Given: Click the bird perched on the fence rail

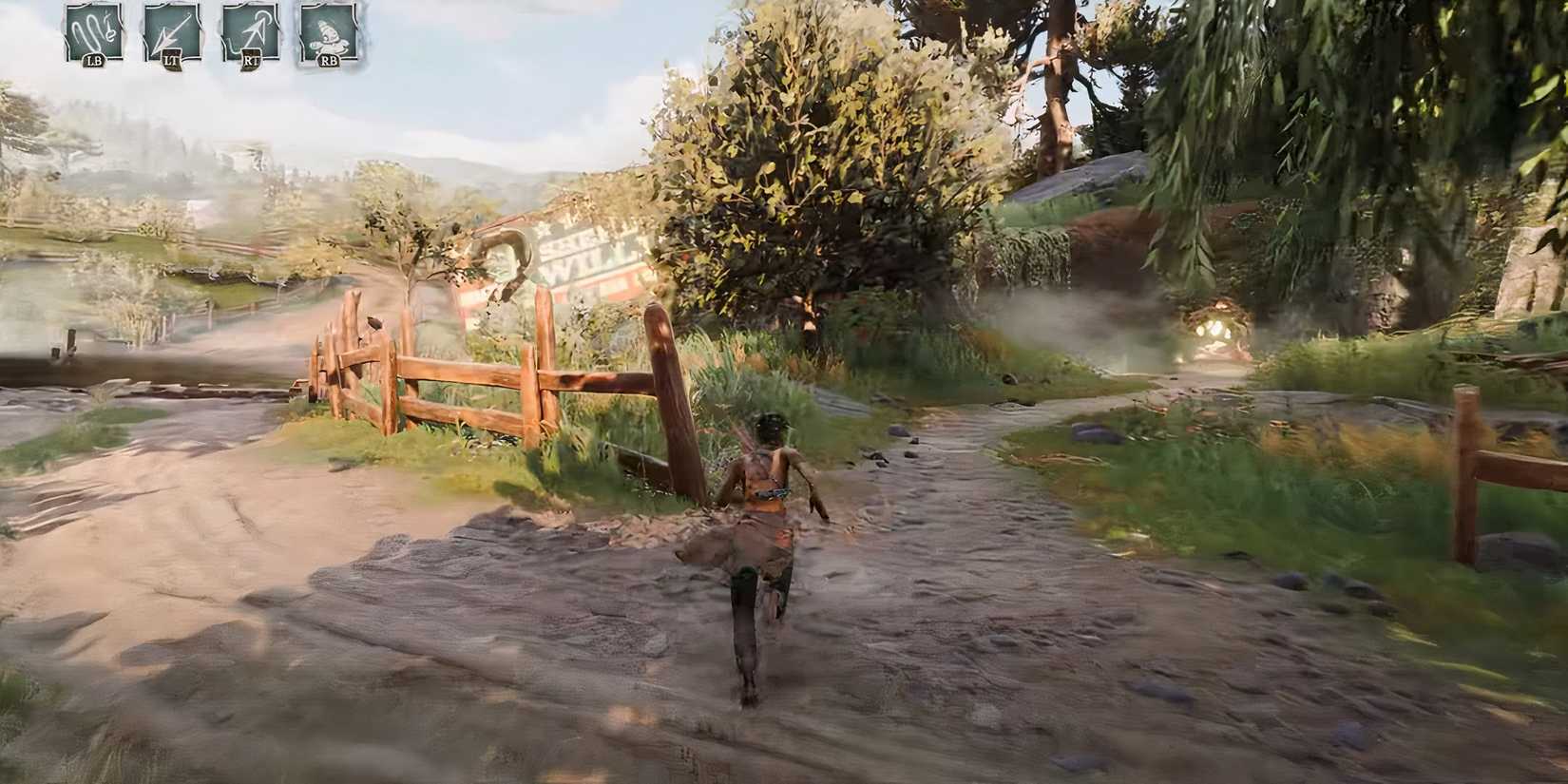Looking at the screenshot, I should pyautogui.click(x=373, y=322).
